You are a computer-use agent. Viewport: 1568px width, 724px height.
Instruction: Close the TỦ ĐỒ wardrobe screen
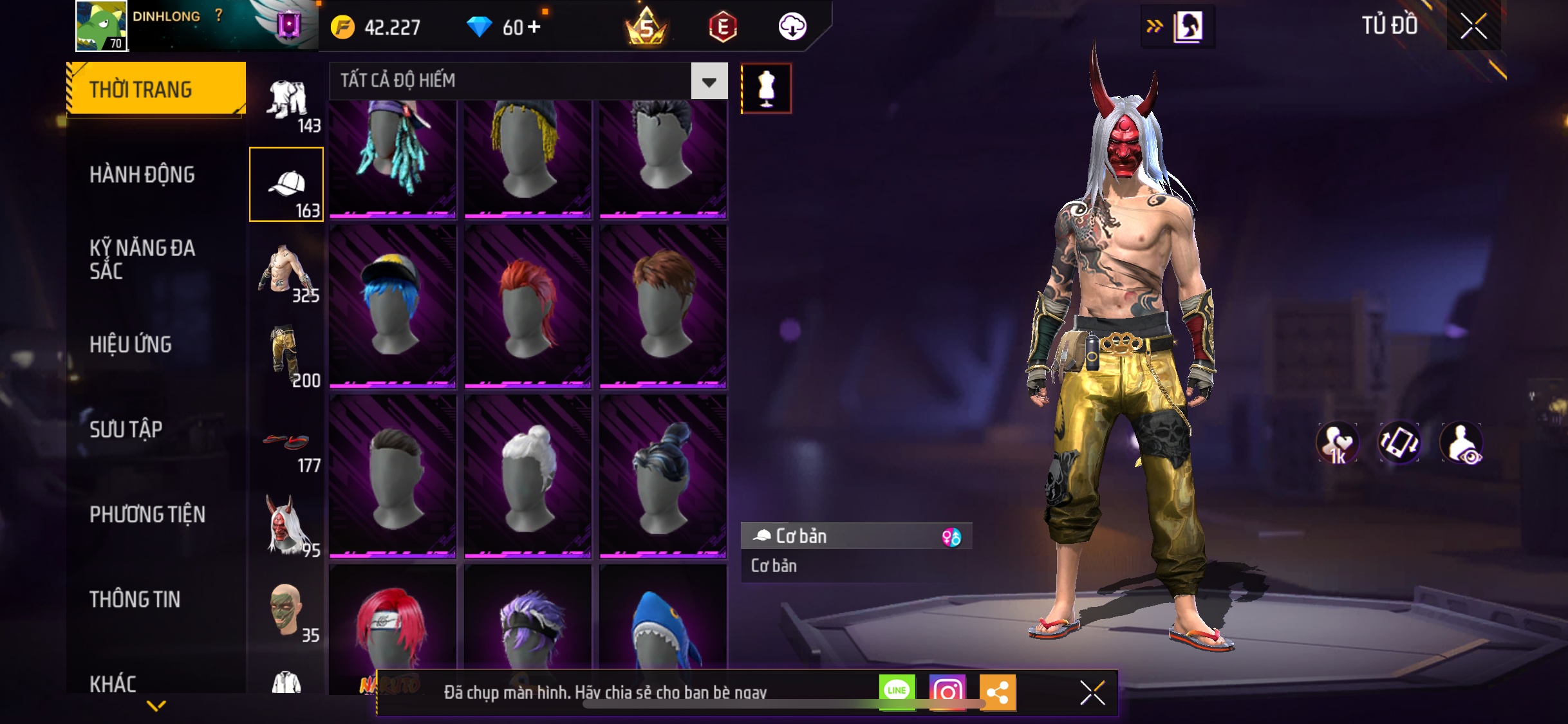click(1473, 26)
